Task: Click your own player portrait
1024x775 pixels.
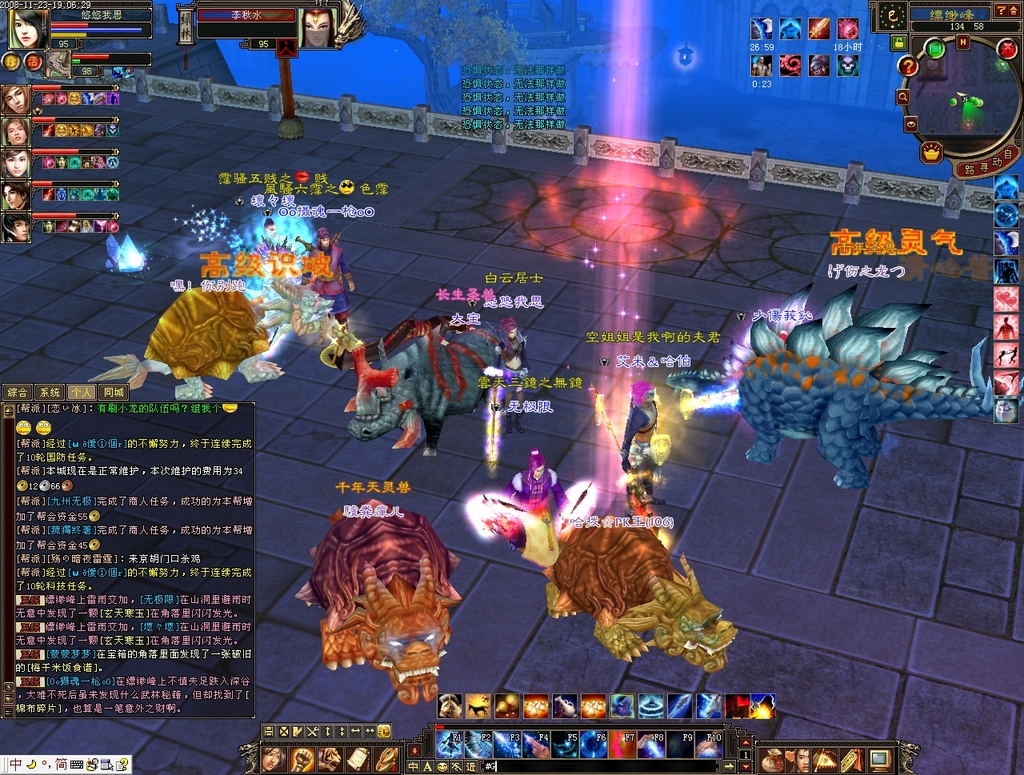Action: (x=28, y=28)
